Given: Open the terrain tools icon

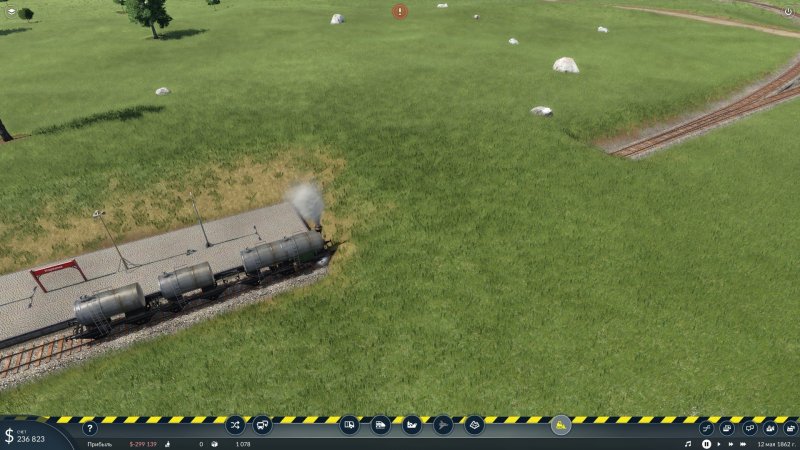Looking at the screenshot, I should click(x=474, y=425).
